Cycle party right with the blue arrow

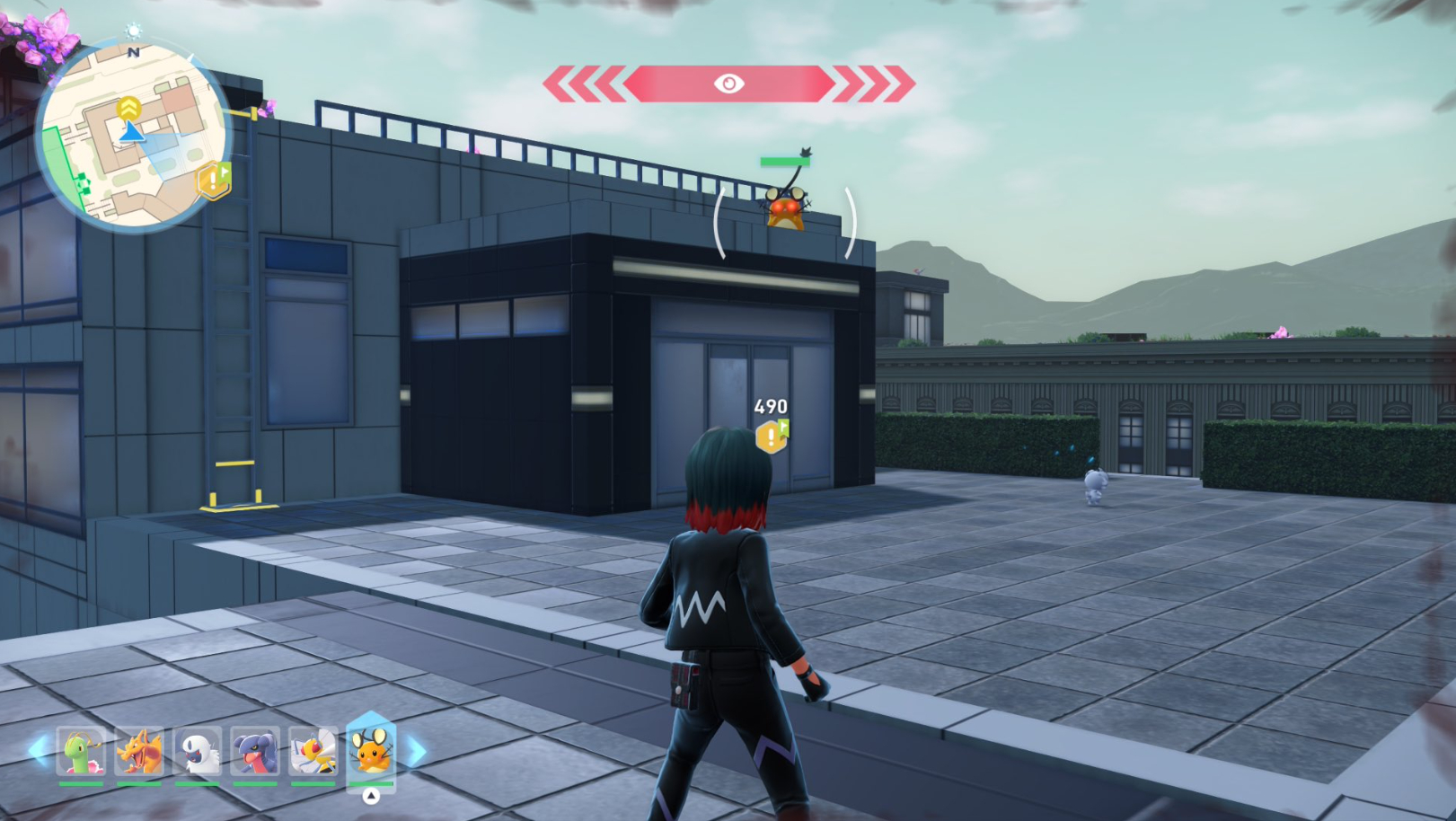tap(417, 751)
